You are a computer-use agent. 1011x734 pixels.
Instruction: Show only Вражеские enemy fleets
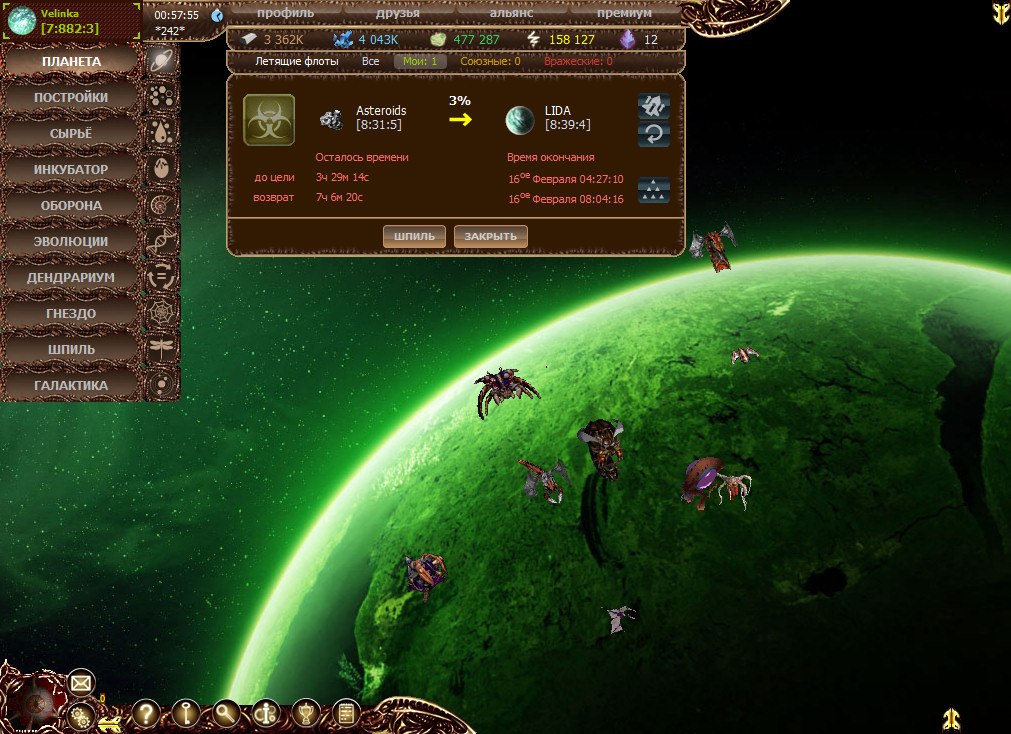click(578, 62)
